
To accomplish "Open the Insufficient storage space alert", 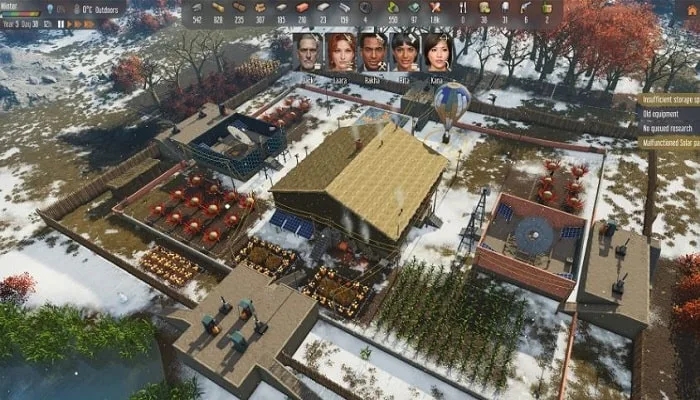I will (670, 100).
